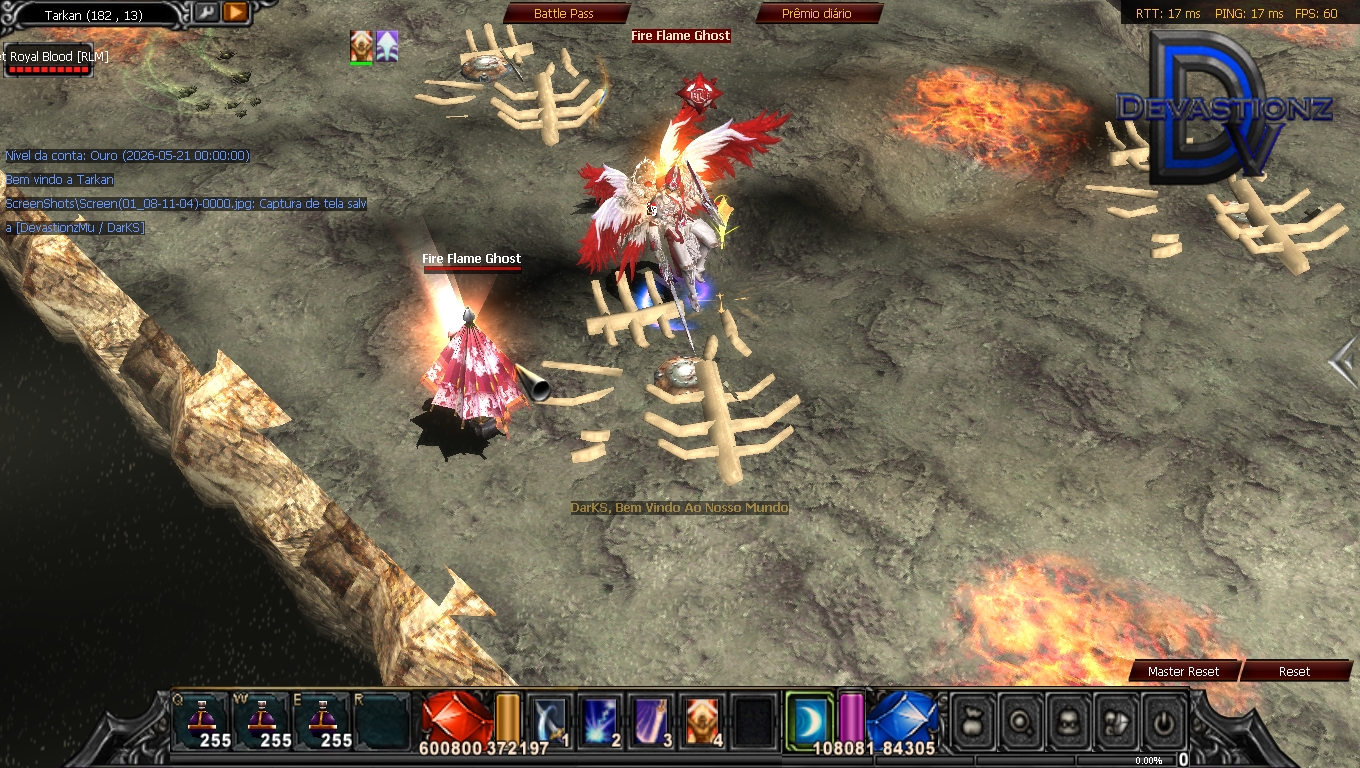Open the skull helmet menu icon

click(x=1069, y=720)
